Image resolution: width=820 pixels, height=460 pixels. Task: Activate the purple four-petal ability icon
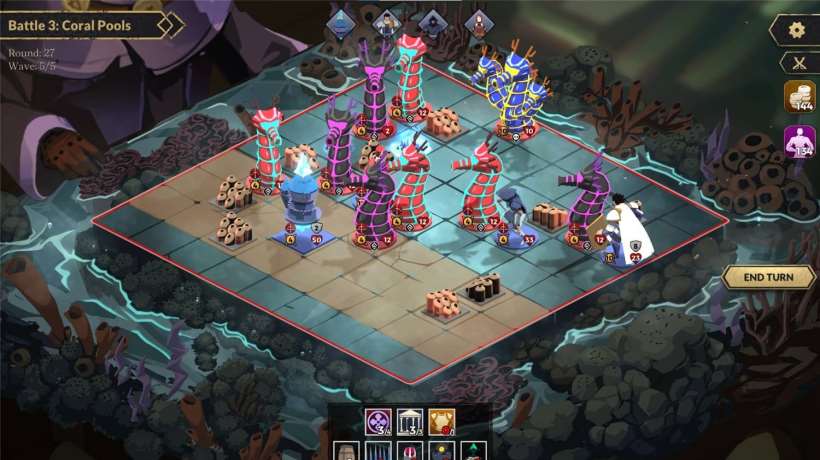[379, 422]
